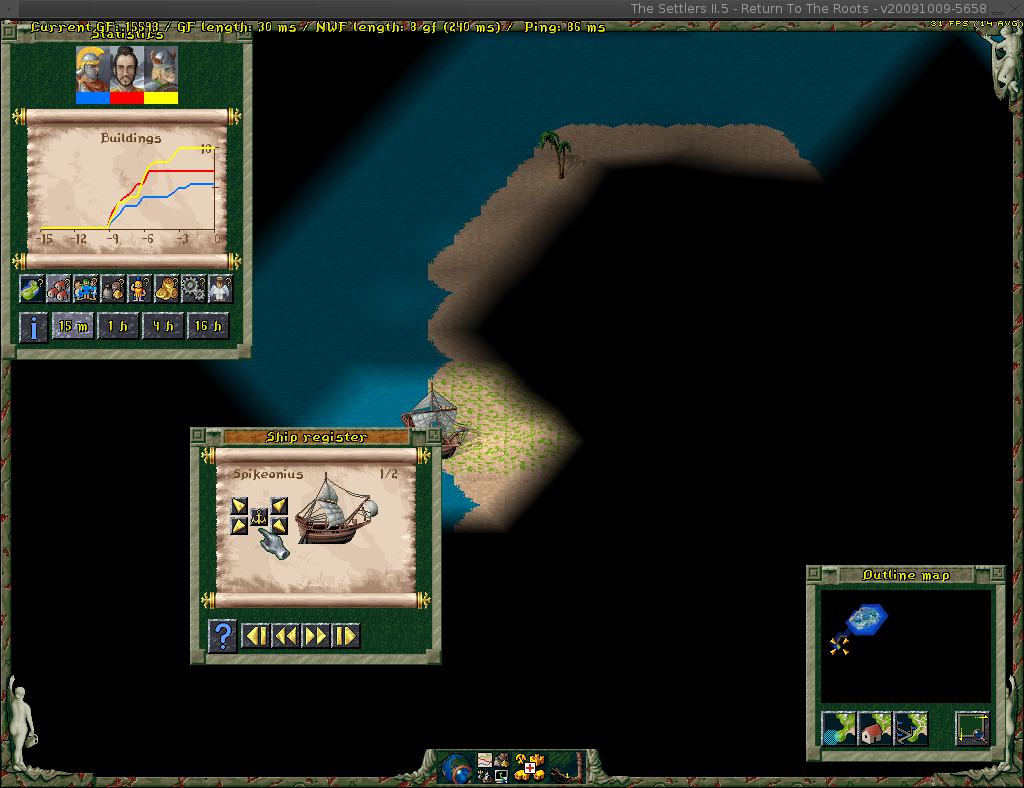Image resolution: width=1024 pixels, height=788 pixels.
Task: Select the gears productivity statistic
Action: tap(193, 289)
